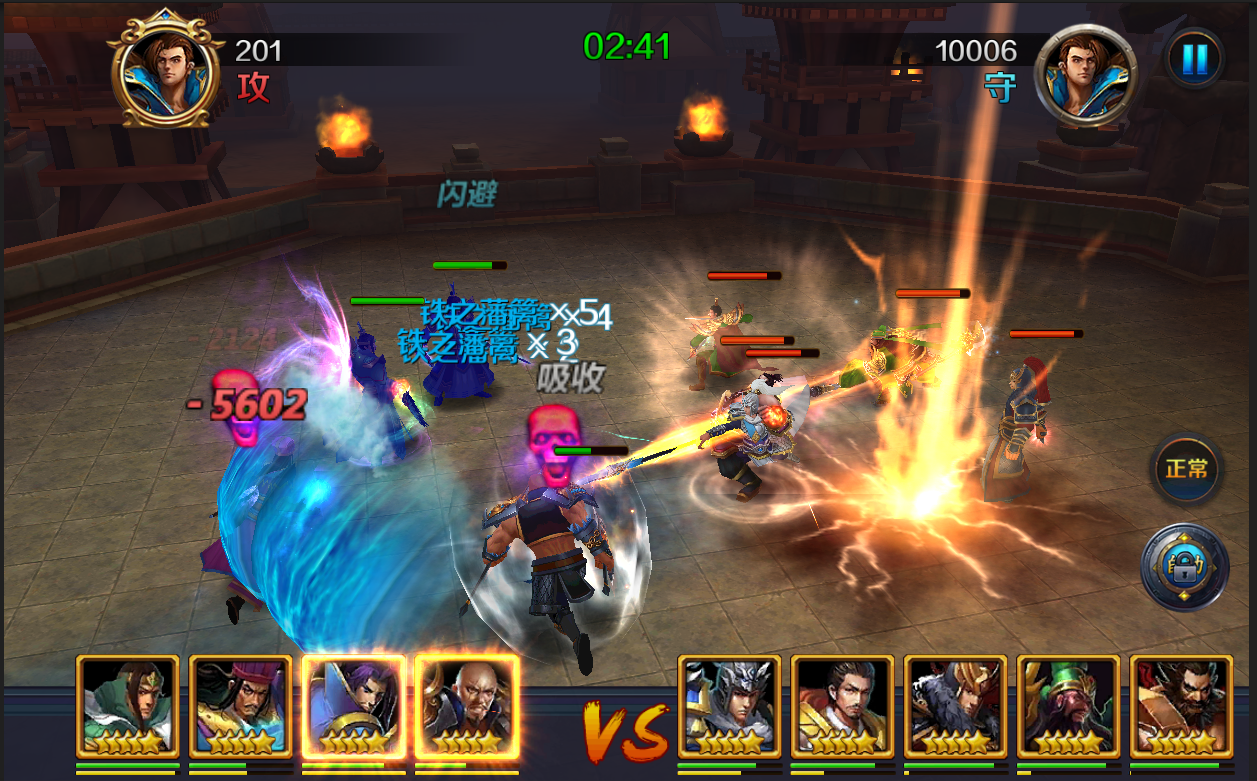Screen dimensions: 1257x781
Task: Select the red-faced enemy hero in green hat
Action: pos(1068,706)
